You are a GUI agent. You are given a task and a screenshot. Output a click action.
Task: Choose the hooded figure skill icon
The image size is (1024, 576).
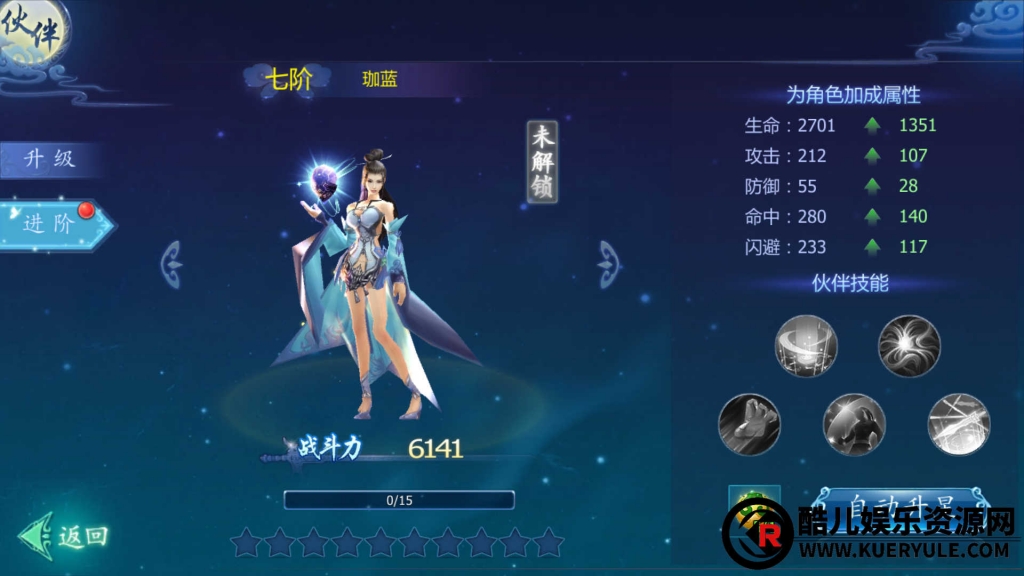tap(854, 425)
